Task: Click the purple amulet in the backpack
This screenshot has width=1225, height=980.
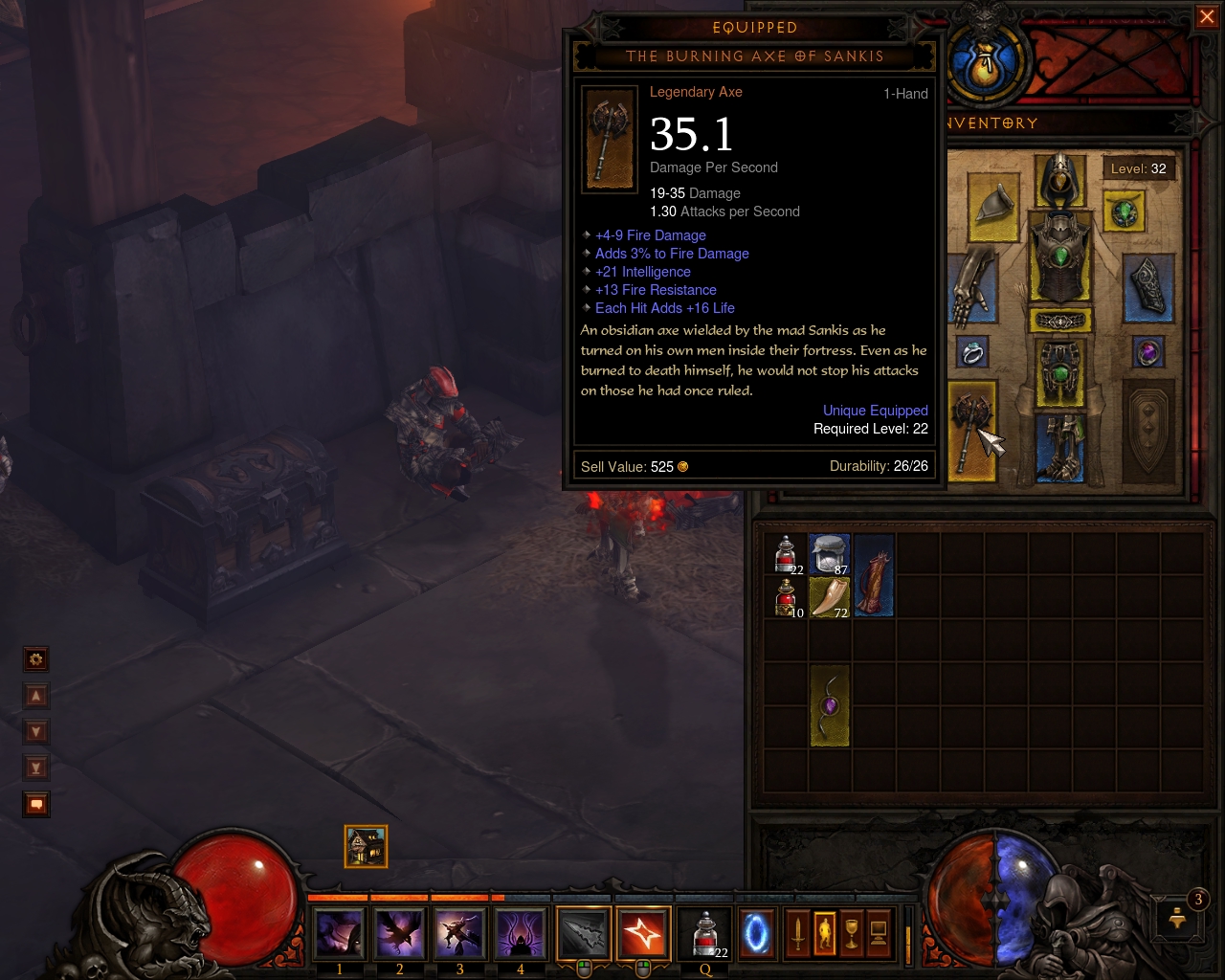Action: pyautogui.click(x=829, y=705)
